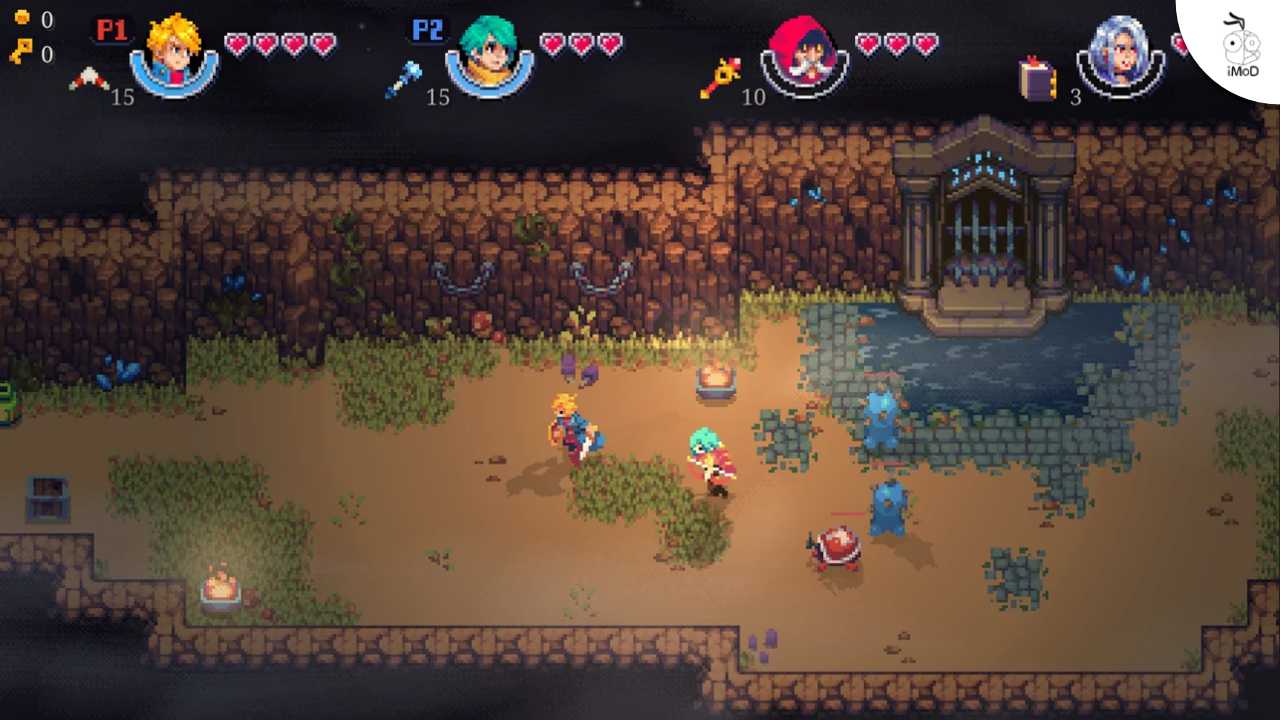Select the blonde hero P1 portrait
Viewport: 1280px width, 720px height.
tap(174, 52)
